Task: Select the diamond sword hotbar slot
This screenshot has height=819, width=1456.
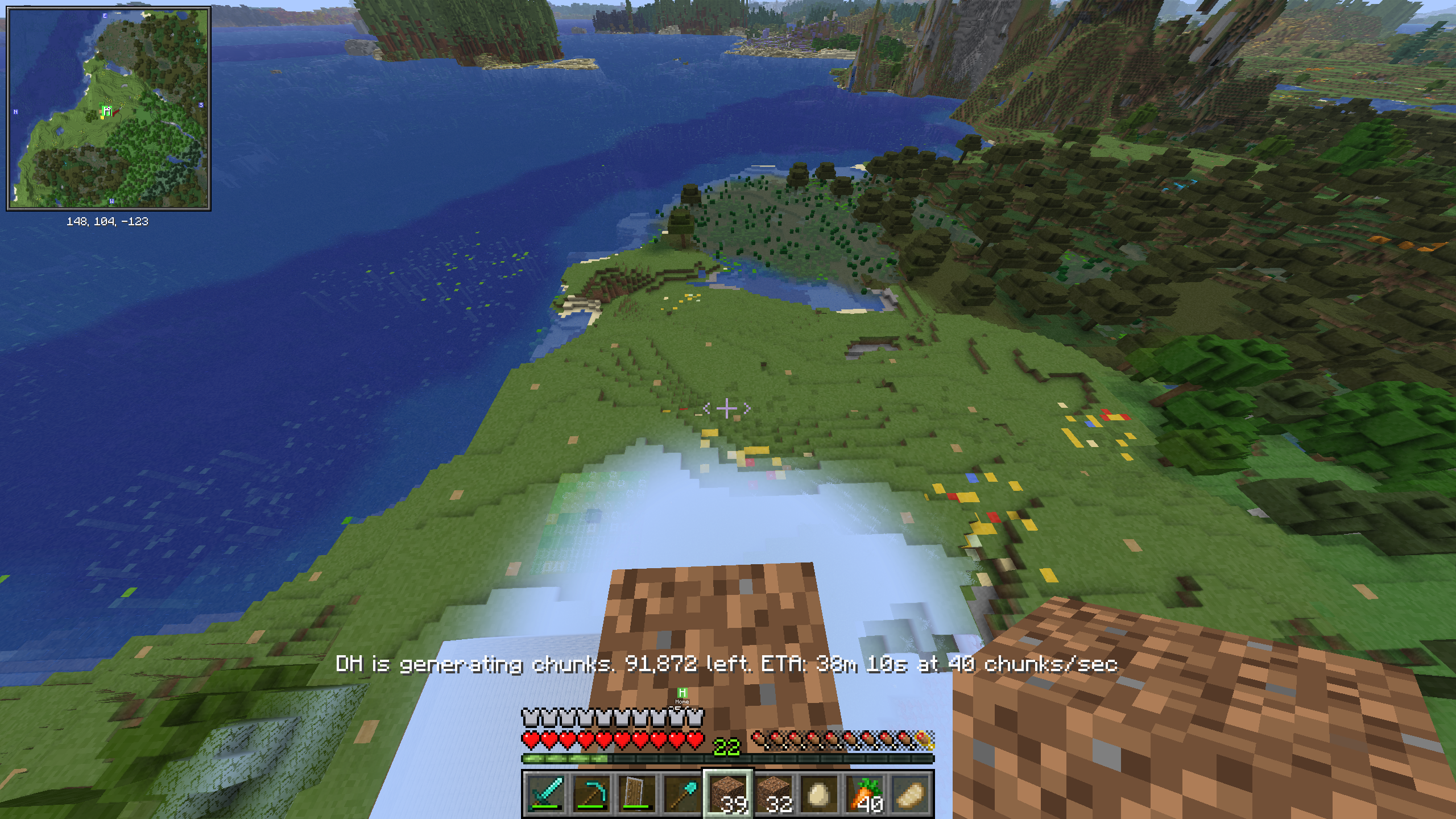Action: coord(546,793)
